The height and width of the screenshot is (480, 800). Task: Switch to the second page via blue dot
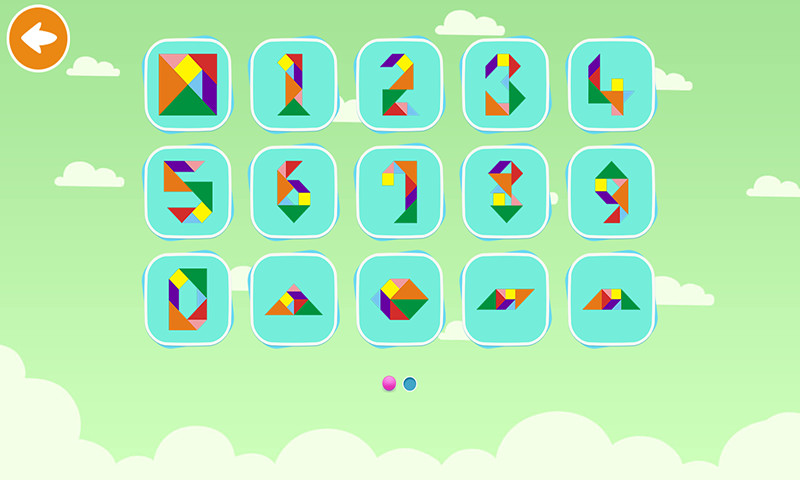(410, 383)
